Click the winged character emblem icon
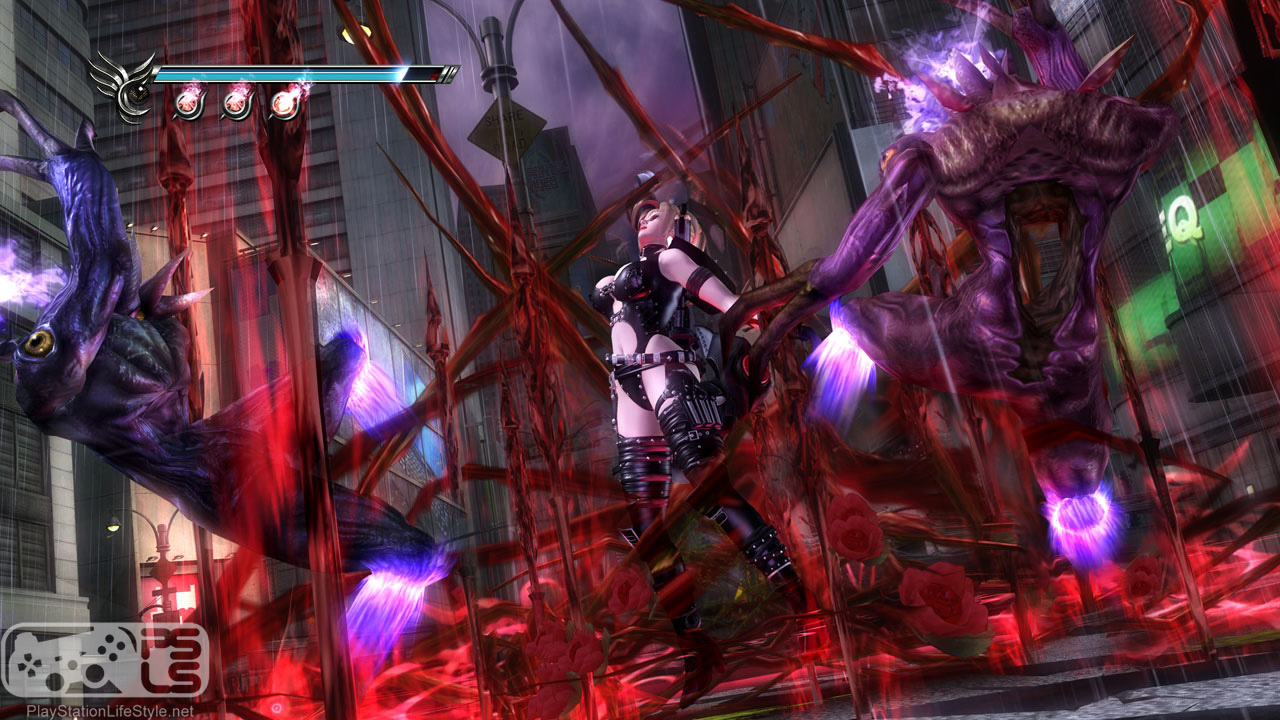This screenshot has width=1280, height=720. tap(124, 86)
